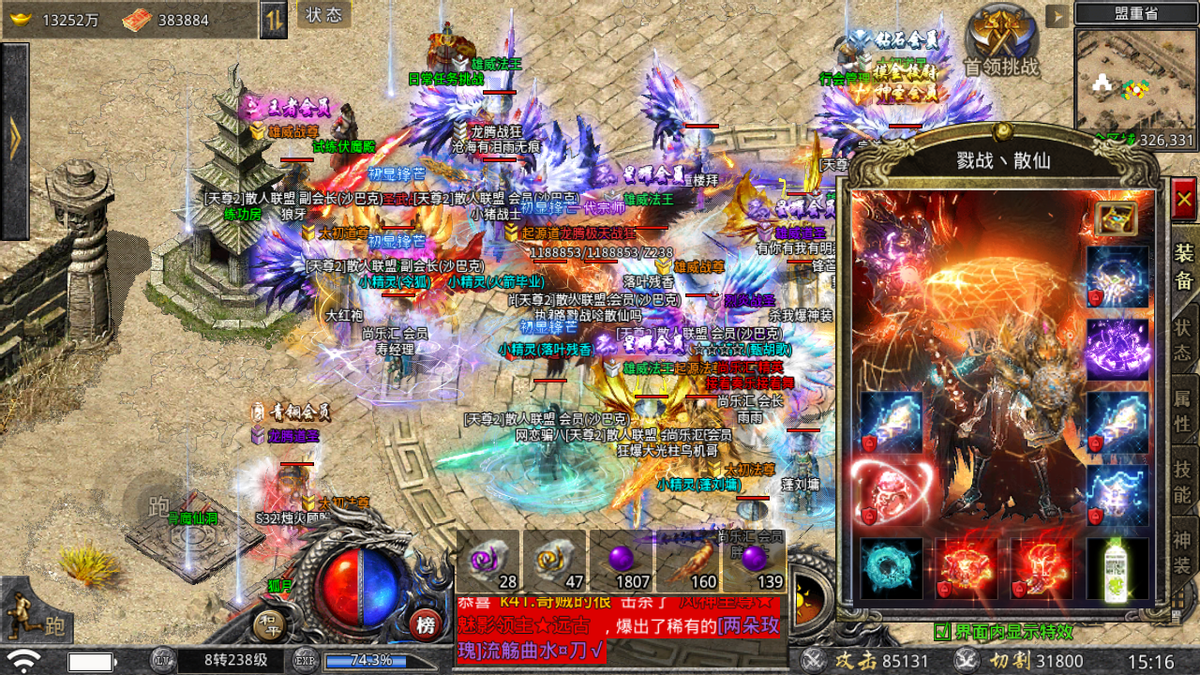Select the green bottle equipment slot
The image size is (1200, 675).
coord(1117,569)
